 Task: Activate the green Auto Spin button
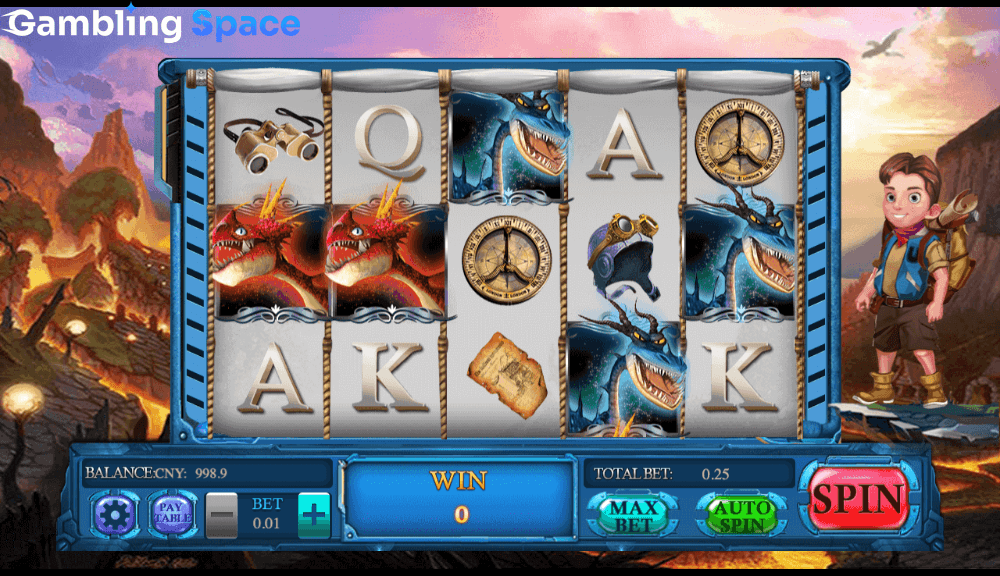741,515
